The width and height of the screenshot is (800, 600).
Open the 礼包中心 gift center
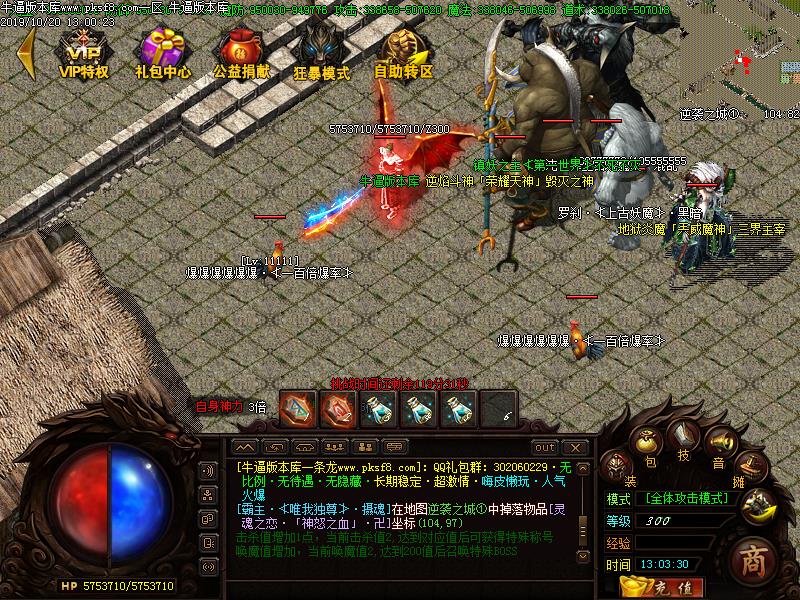point(162,53)
